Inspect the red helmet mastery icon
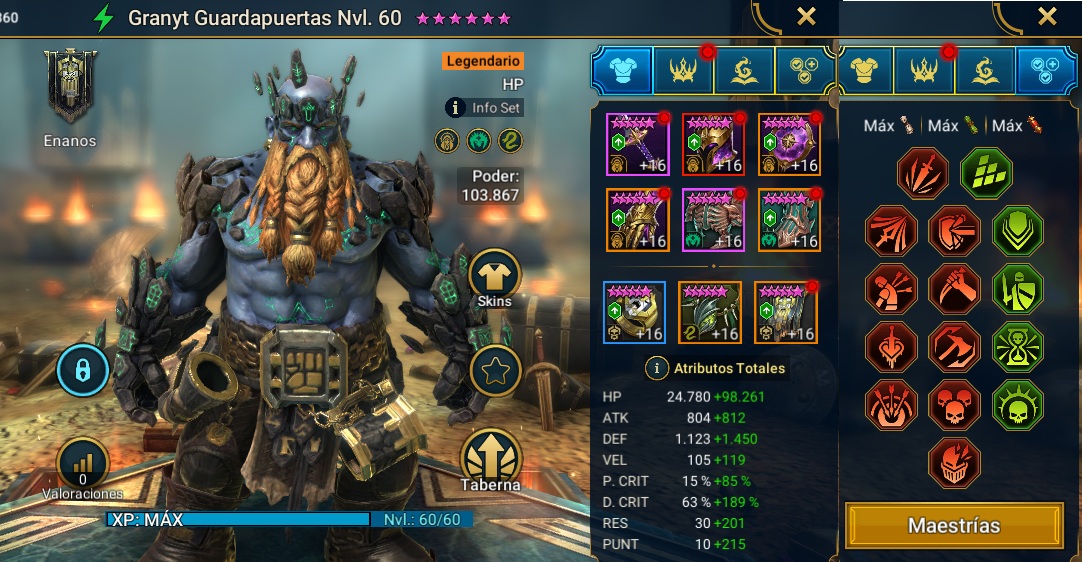This screenshot has height=562, width=1082. coord(954,462)
